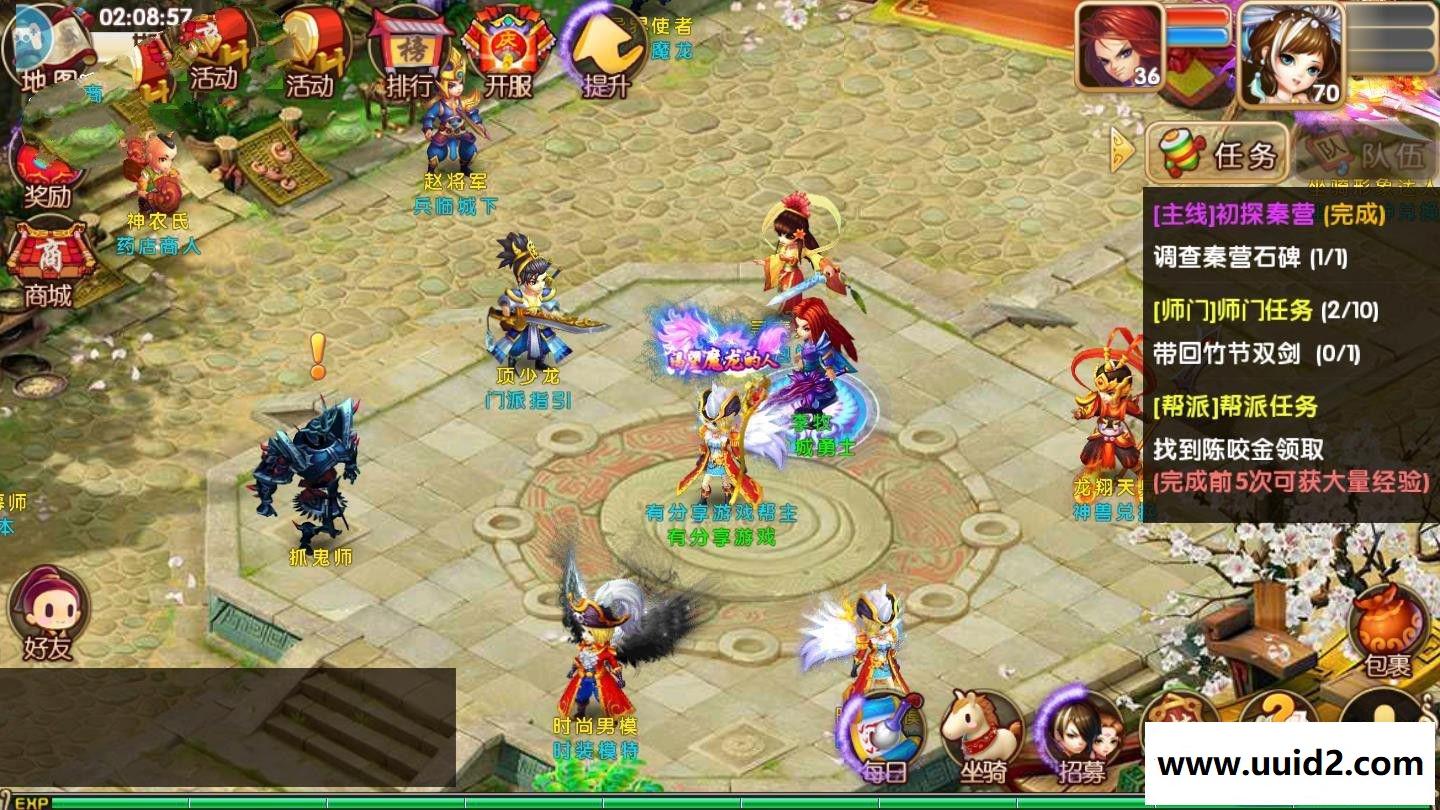Switch to the 任务 quest tab
Image resolution: width=1440 pixels, height=810 pixels.
point(1217,153)
